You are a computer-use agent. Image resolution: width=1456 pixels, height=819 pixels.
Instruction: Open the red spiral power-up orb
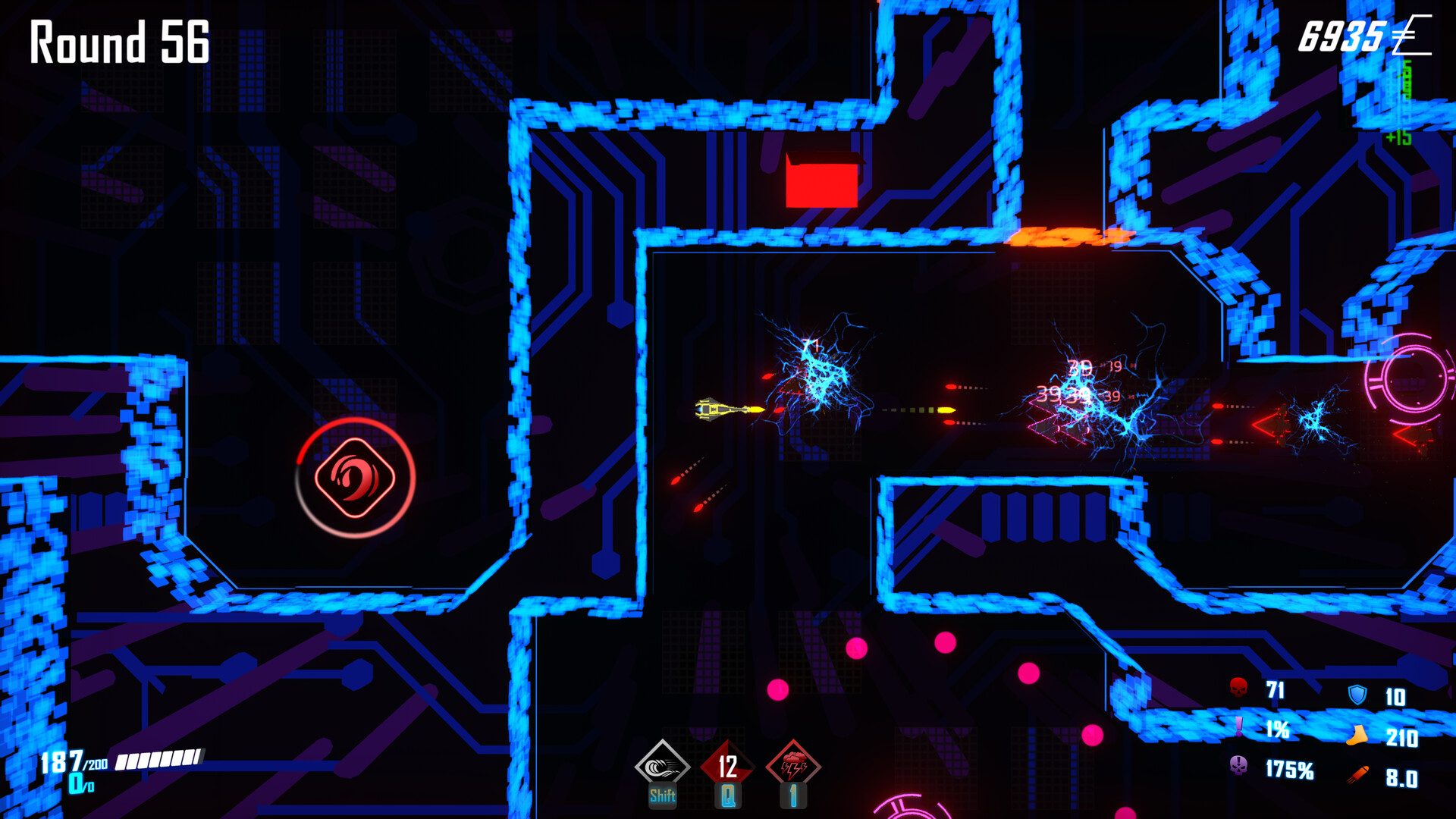pyautogui.click(x=354, y=478)
